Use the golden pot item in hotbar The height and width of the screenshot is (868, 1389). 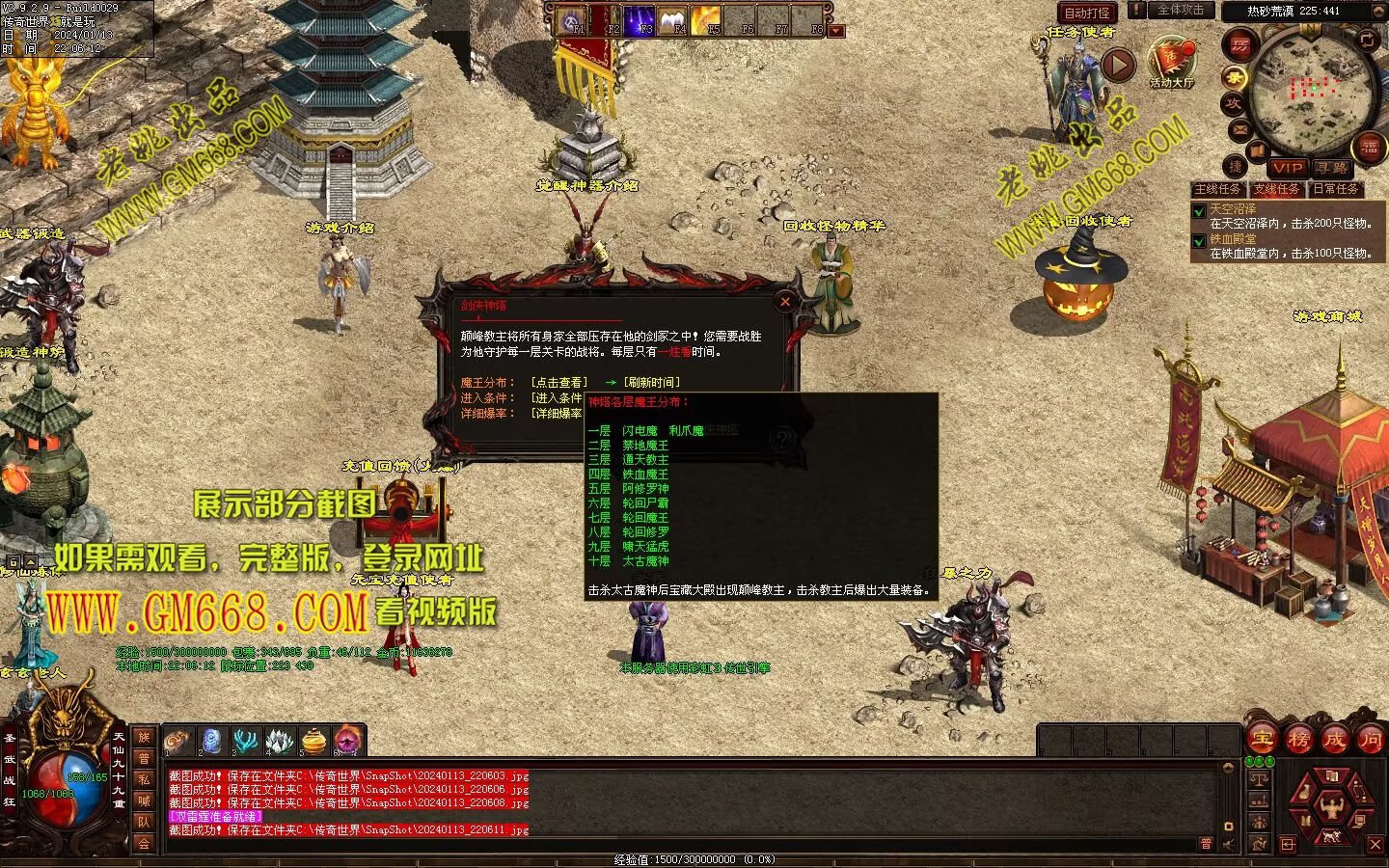313,741
